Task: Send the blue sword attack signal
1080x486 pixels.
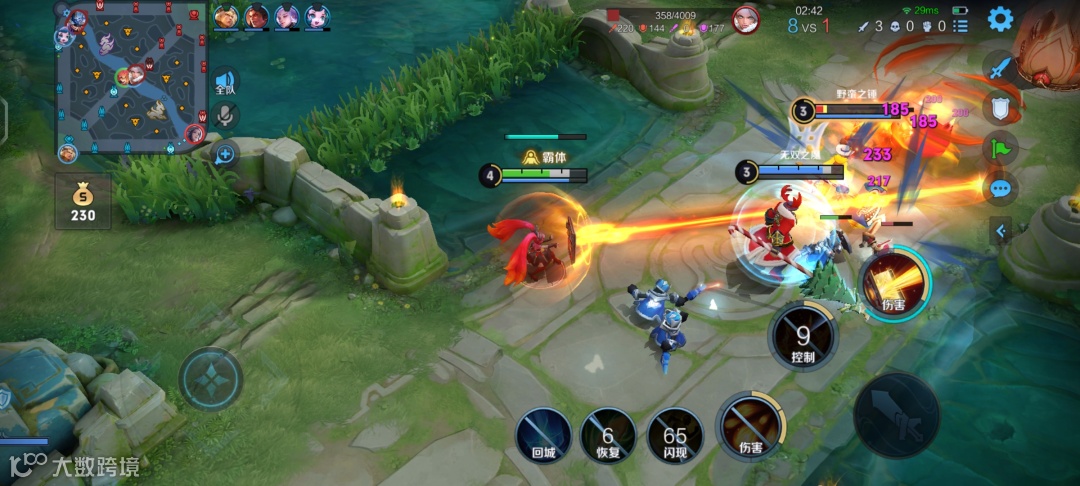Action: (x=1000, y=68)
